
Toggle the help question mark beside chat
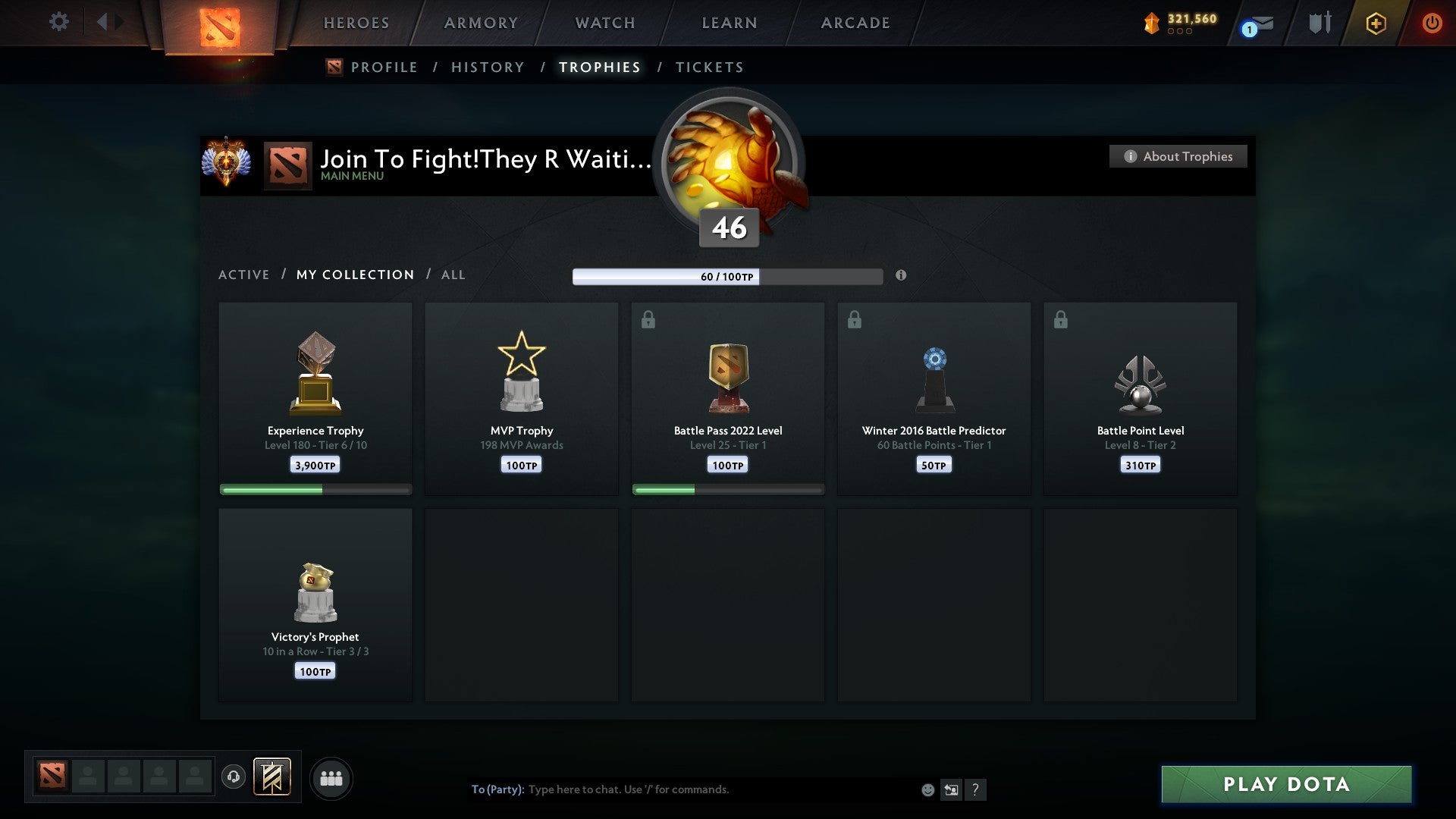tap(977, 789)
